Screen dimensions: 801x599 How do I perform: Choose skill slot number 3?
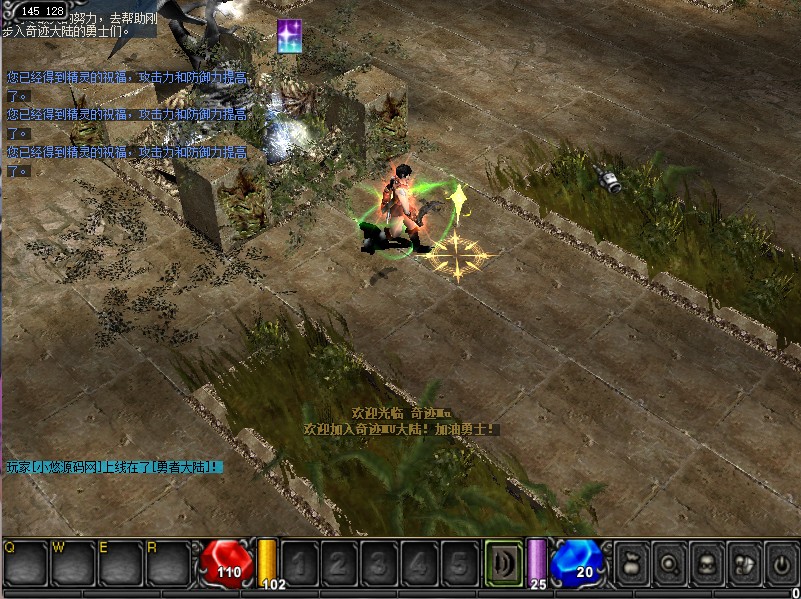pos(380,564)
